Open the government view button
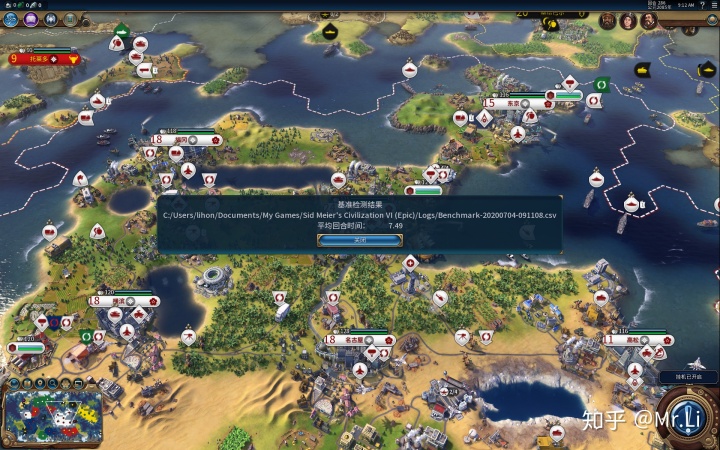720x450 pixels. [x=49, y=19]
